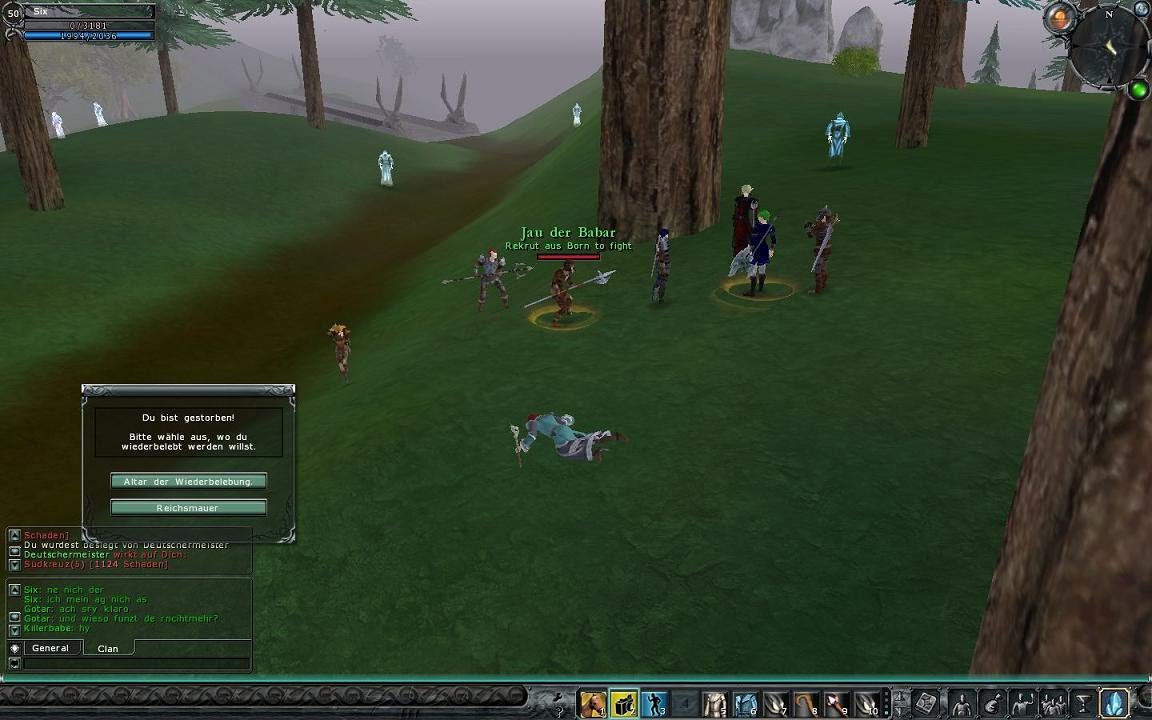This screenshot has height=720, width=1152.
Task: Use the hammer item in slot 9
Action: coord(837,704)
